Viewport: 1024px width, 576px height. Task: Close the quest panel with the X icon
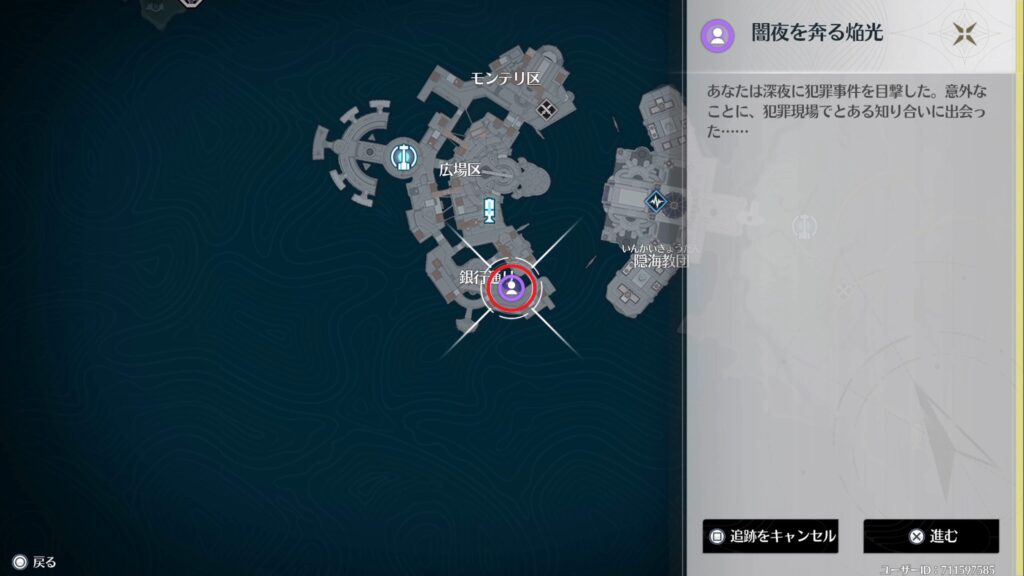tap(965, 34)
